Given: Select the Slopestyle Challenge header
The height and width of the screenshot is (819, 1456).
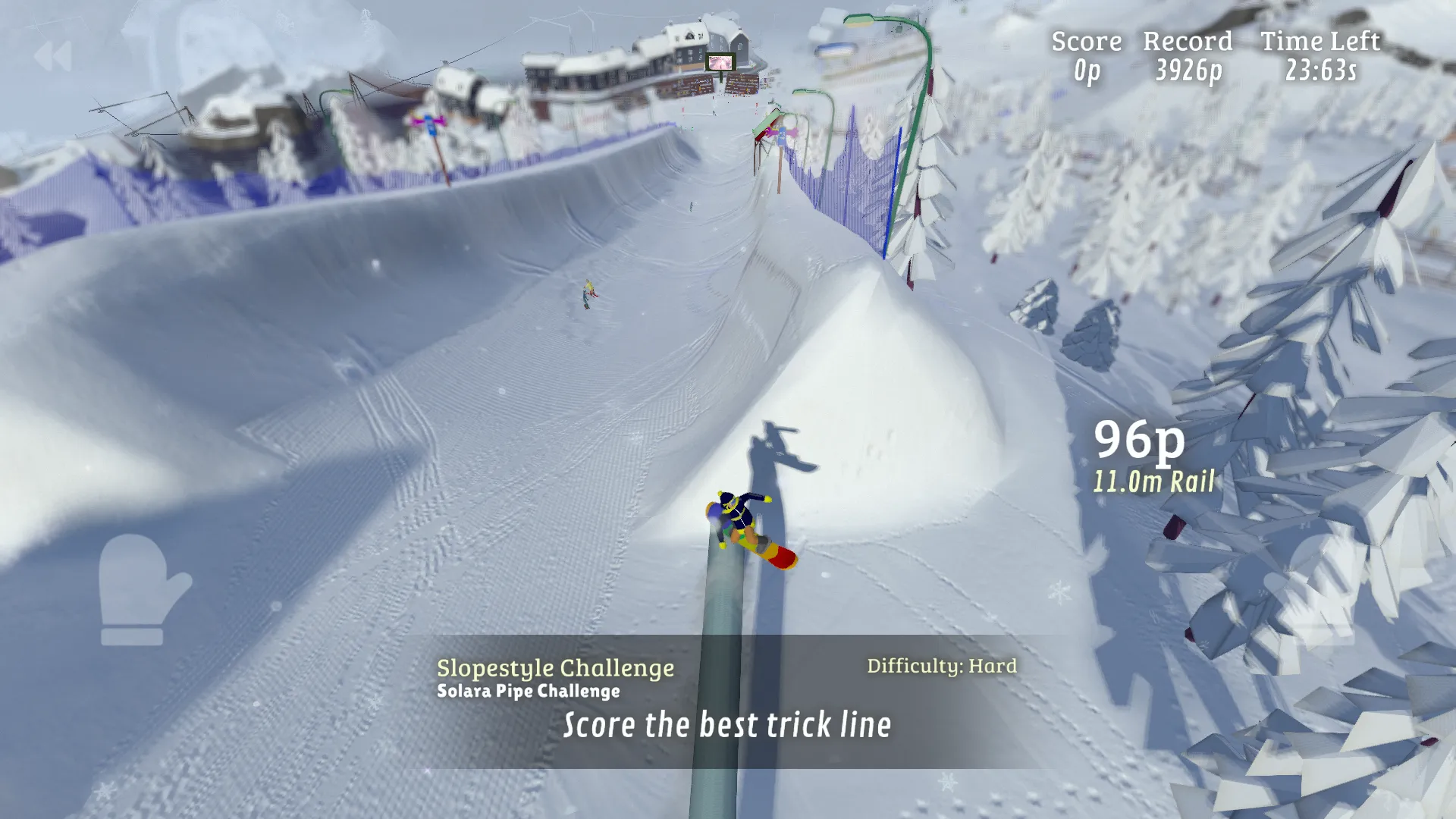Looking at the screenshot, I should pyautogui.click(x=554, y=668).
